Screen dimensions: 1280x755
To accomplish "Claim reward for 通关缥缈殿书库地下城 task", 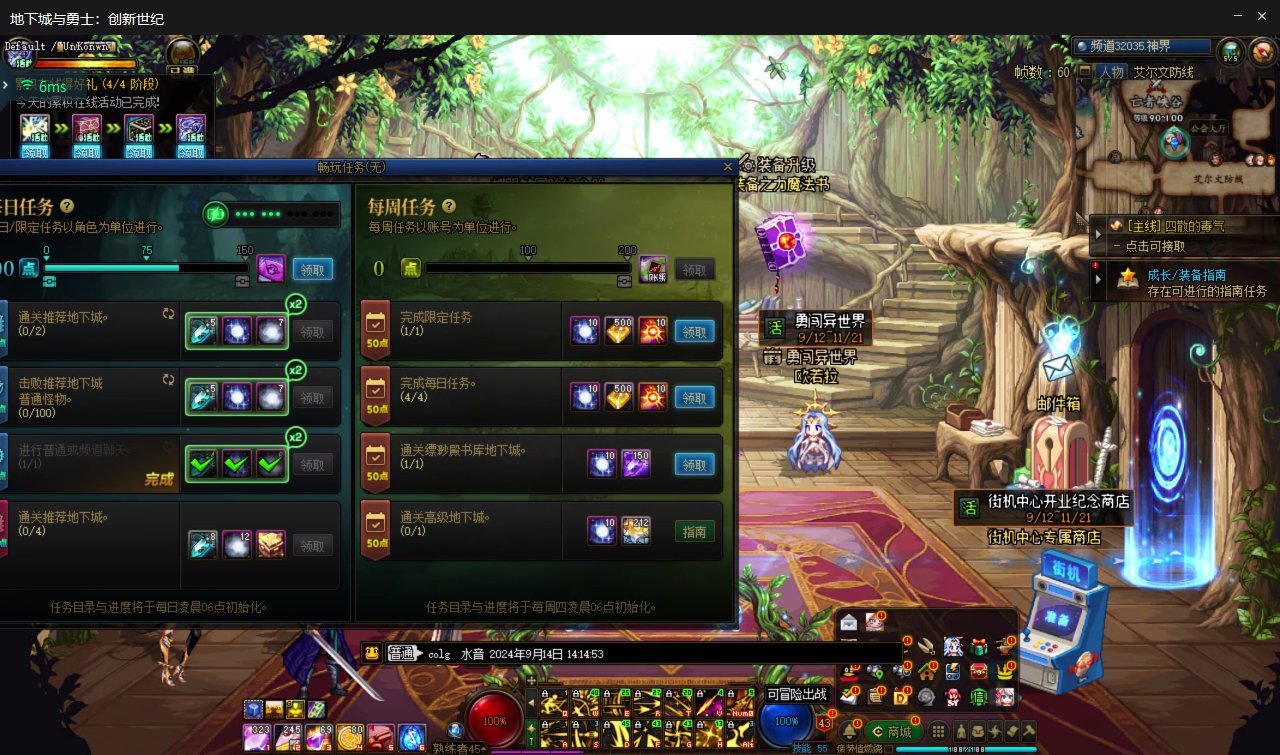I will [x=694, y=464].
